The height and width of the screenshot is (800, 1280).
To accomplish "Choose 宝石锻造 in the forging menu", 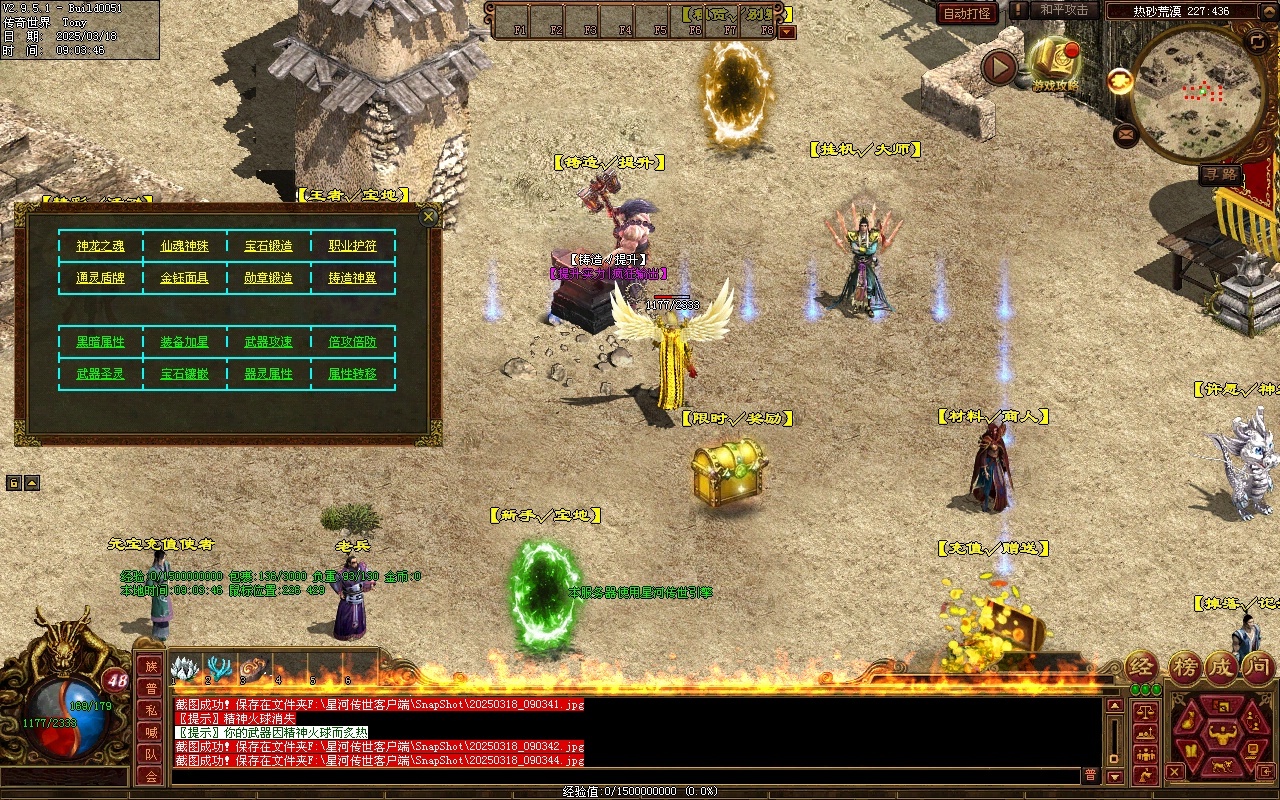I will [269, 246].
